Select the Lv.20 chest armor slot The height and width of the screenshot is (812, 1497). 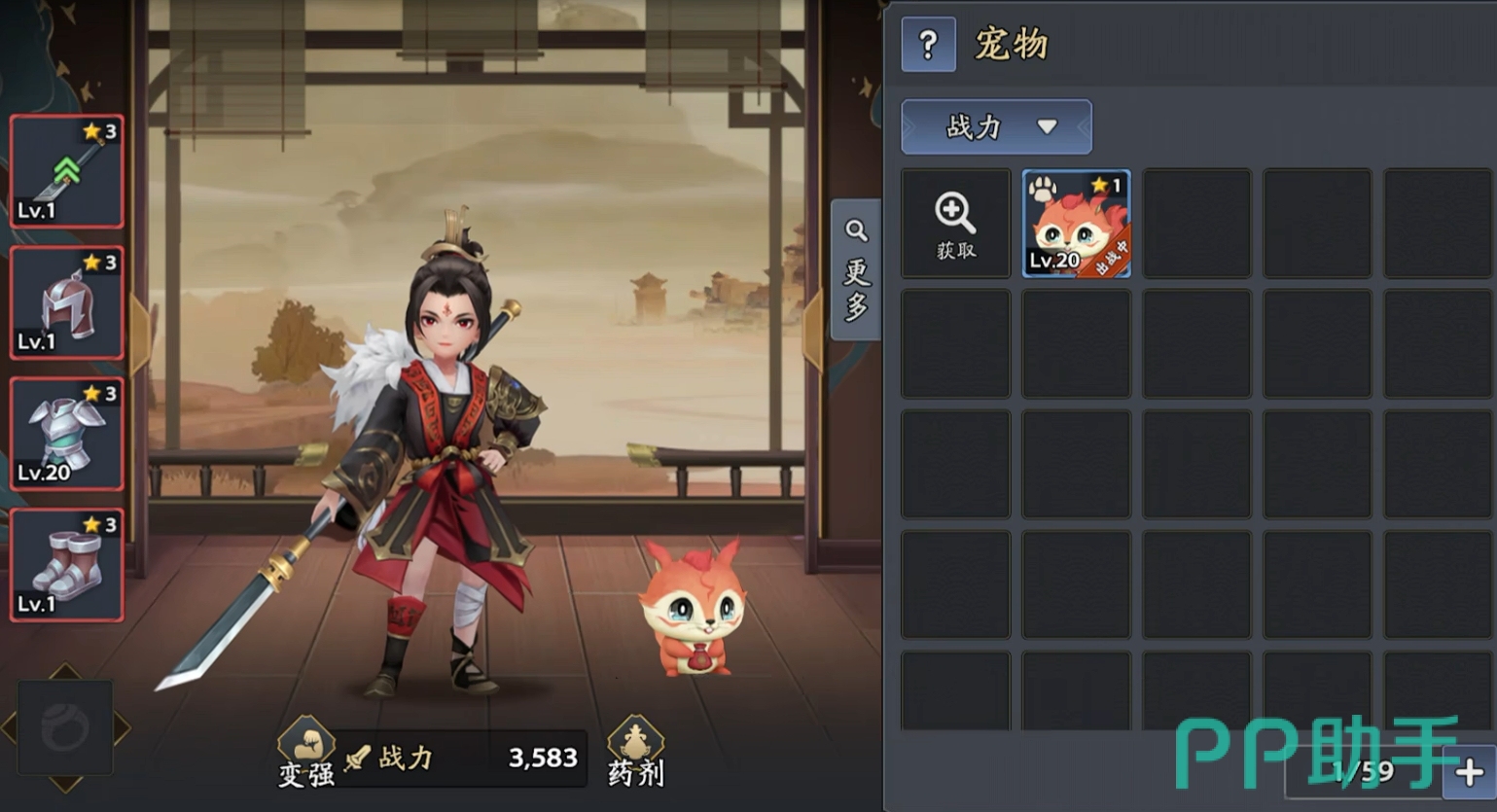[x=67, y=434]
